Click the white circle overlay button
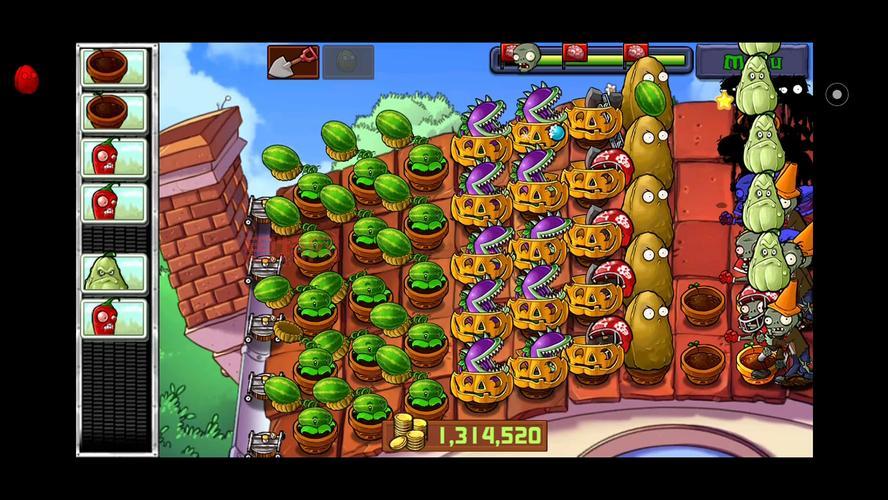Image resolution: width=888 pixels, height=500 pixels. [x=837, y=95]
